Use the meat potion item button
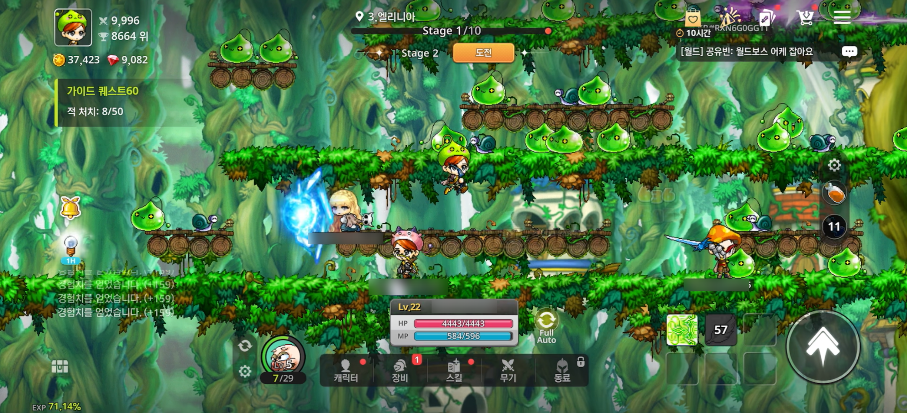The width and height of the screenshot is (907, 413). pyautogui.click(x=834, y=193)
